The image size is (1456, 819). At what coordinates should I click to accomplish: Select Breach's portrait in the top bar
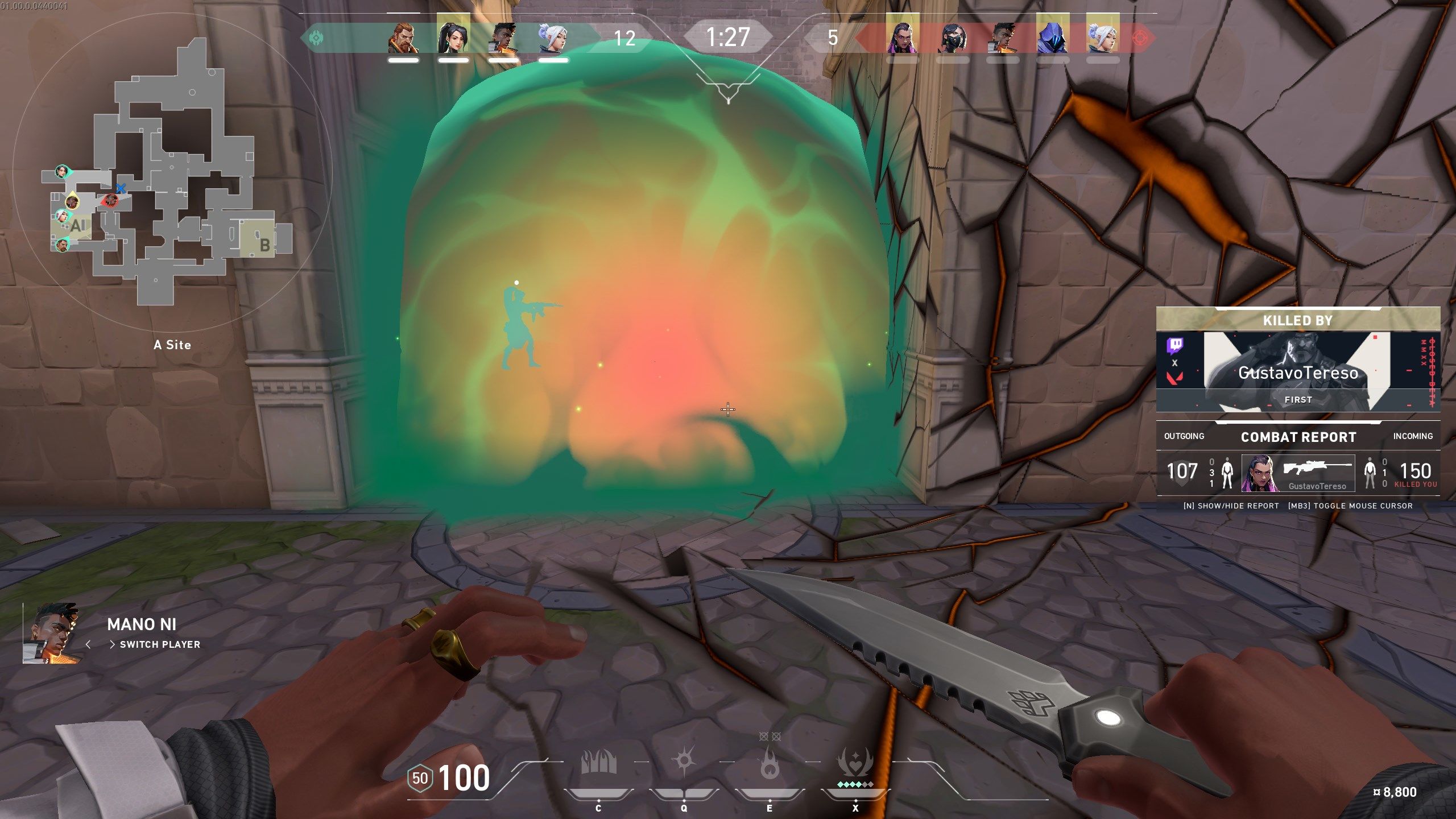403,38
